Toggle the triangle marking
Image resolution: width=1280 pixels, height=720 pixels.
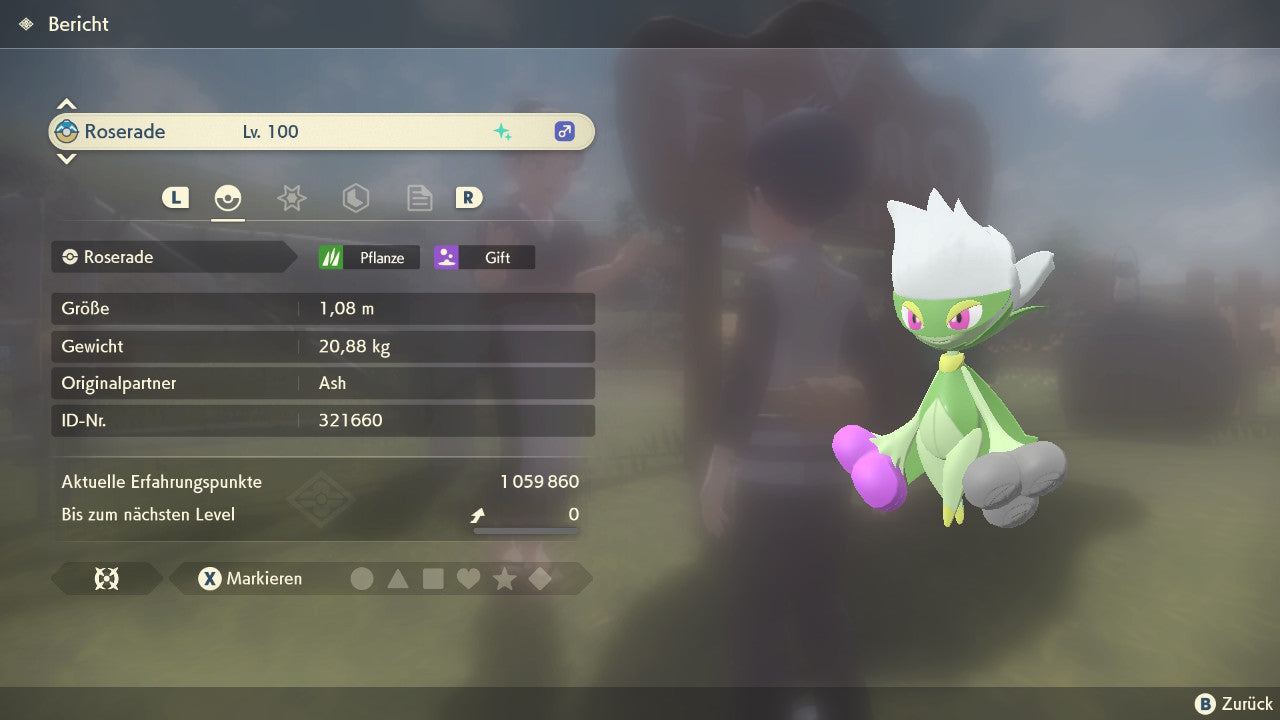398,578
